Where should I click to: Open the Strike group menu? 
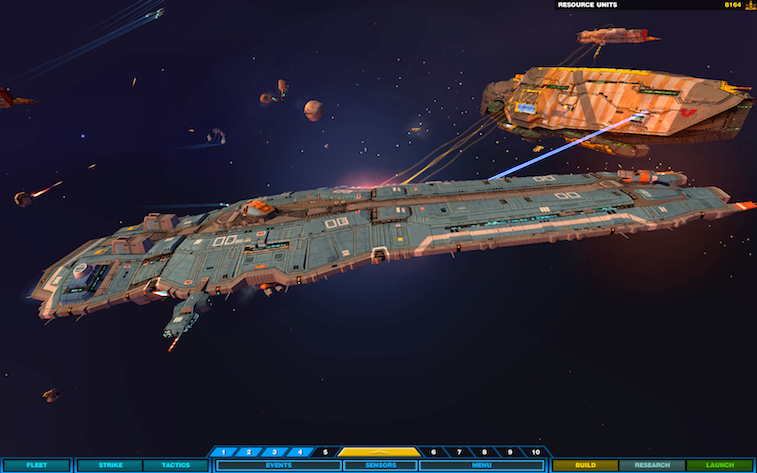pos(110,465)
